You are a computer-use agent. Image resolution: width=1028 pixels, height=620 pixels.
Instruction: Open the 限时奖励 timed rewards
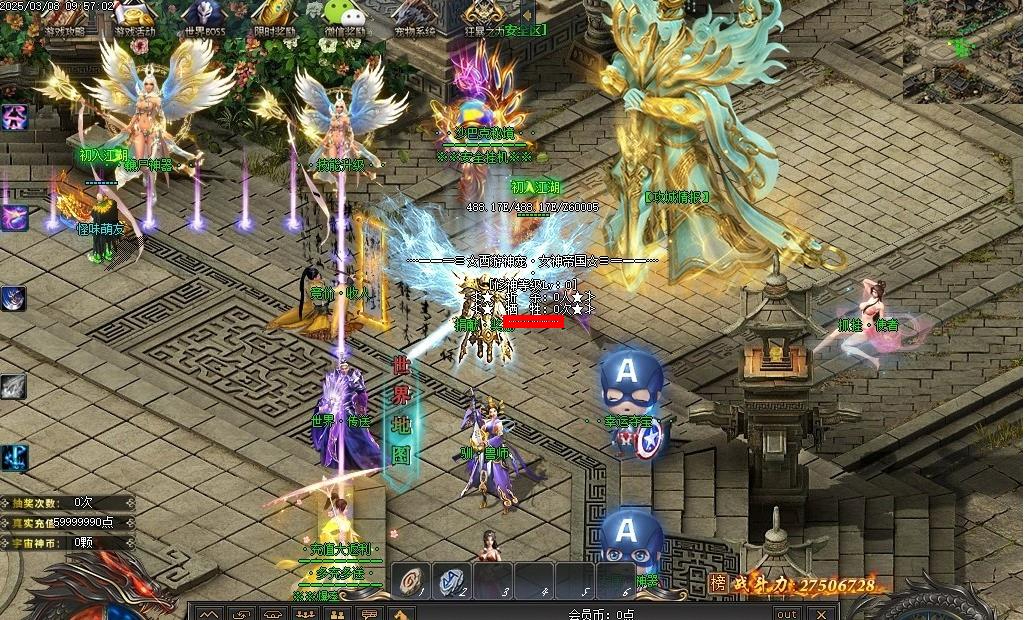click(273, 18)
